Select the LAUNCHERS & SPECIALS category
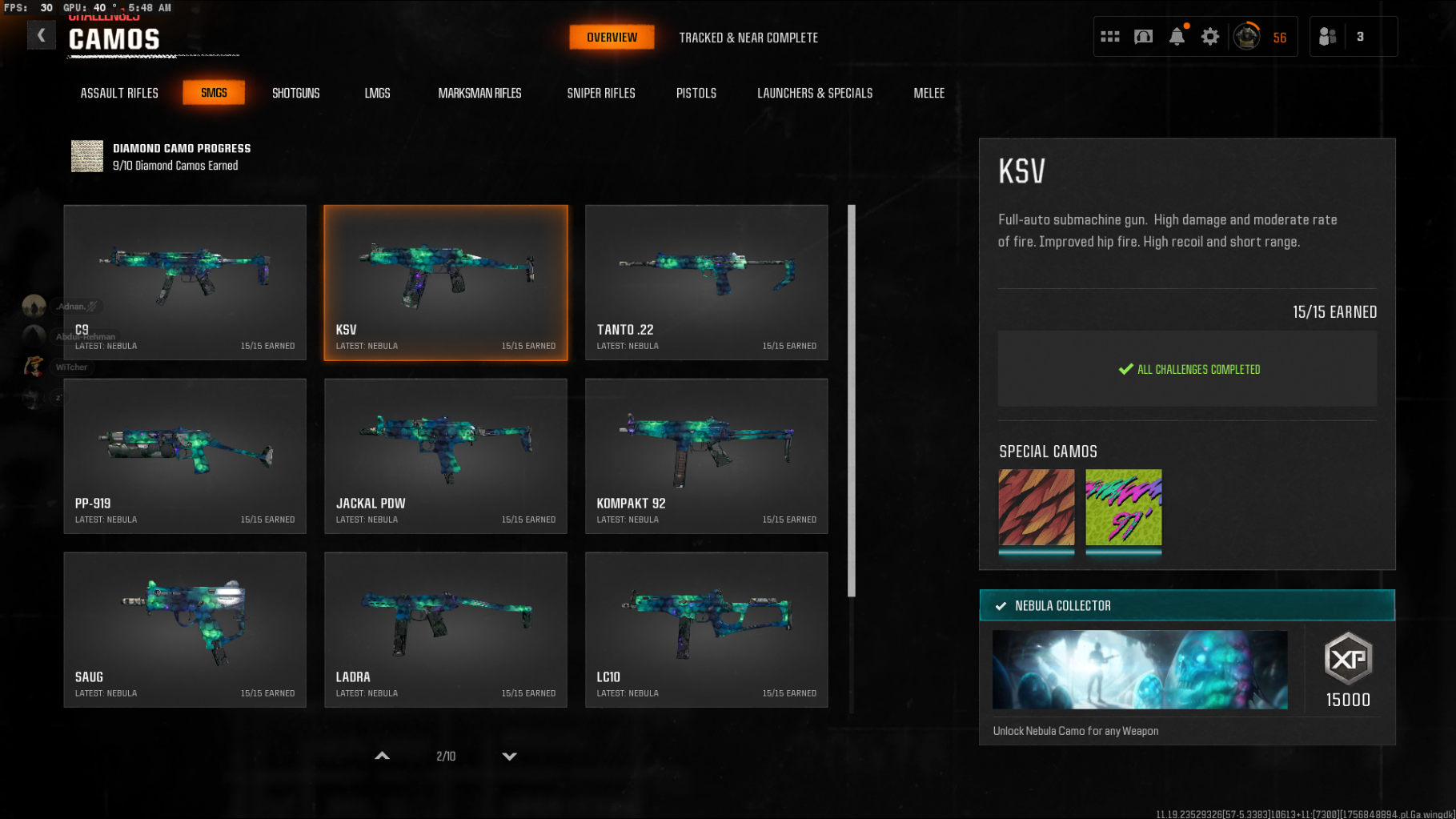This screenshot has width=1456, height=819. tap(814, 93)
